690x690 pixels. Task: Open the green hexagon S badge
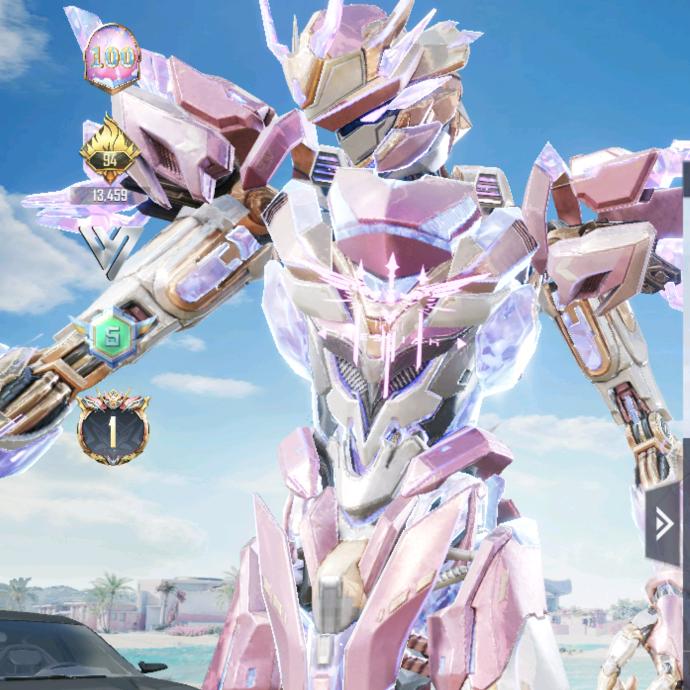(x=112, y=334)
